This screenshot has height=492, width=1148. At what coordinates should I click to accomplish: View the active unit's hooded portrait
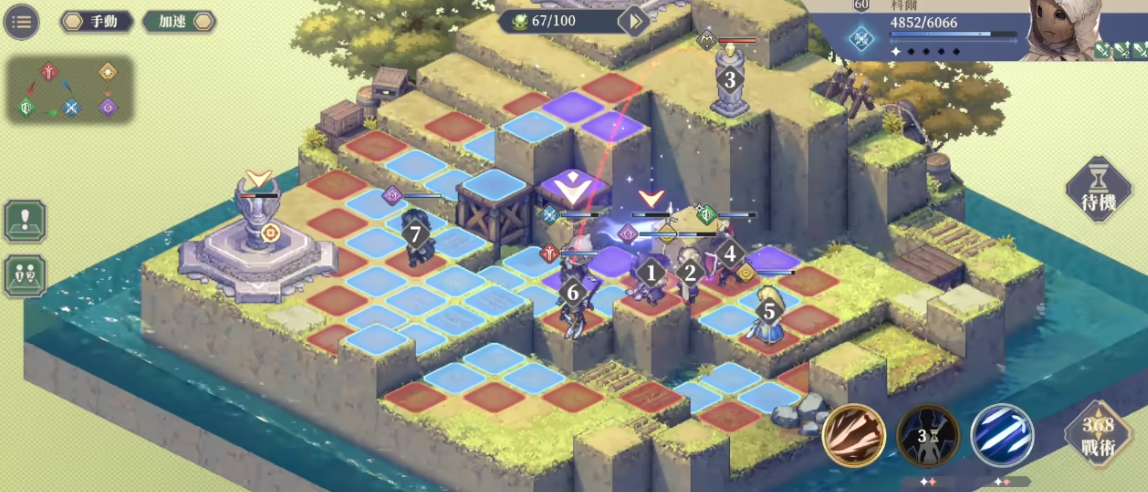pos(1090,28)
